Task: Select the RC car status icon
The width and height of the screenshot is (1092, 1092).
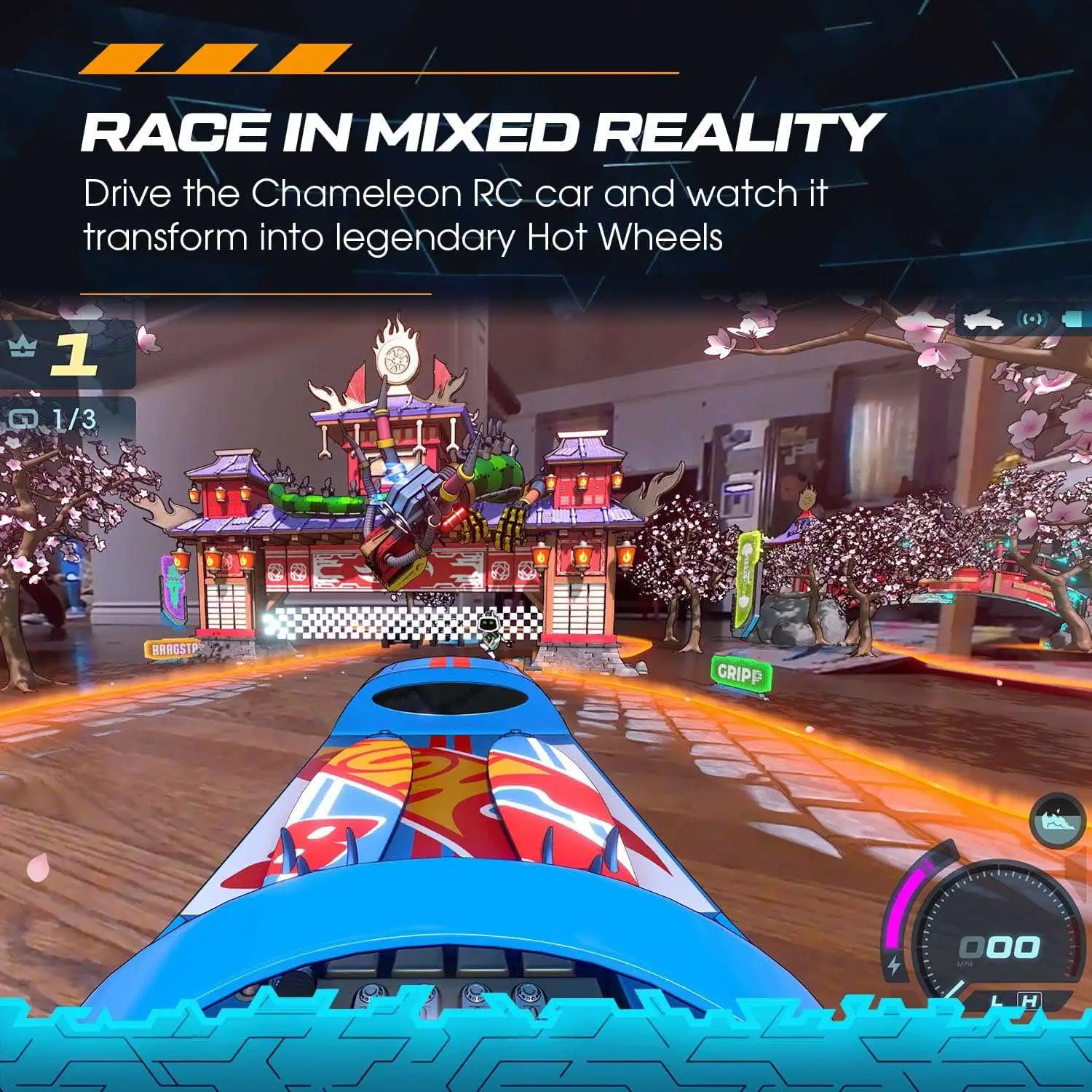Action: tap(984, 319)
